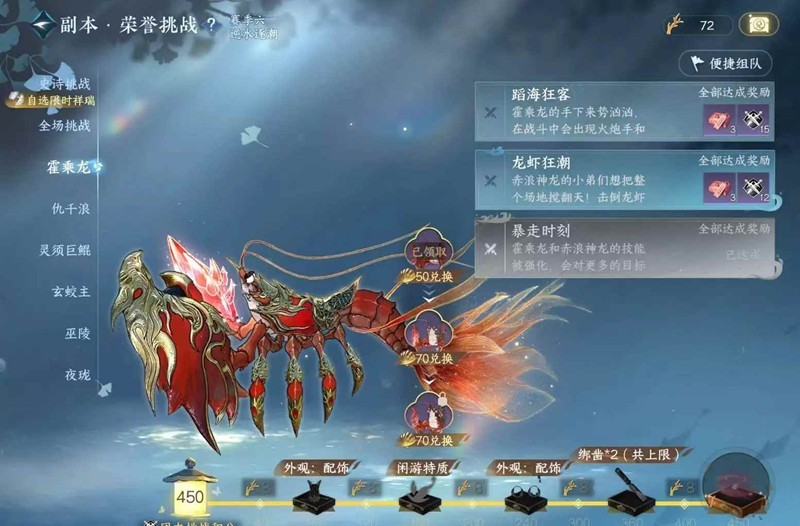The height and width of the screenshot is (526, 800).
Task: Choose boss 巫陵
Action: click(77, 333)
